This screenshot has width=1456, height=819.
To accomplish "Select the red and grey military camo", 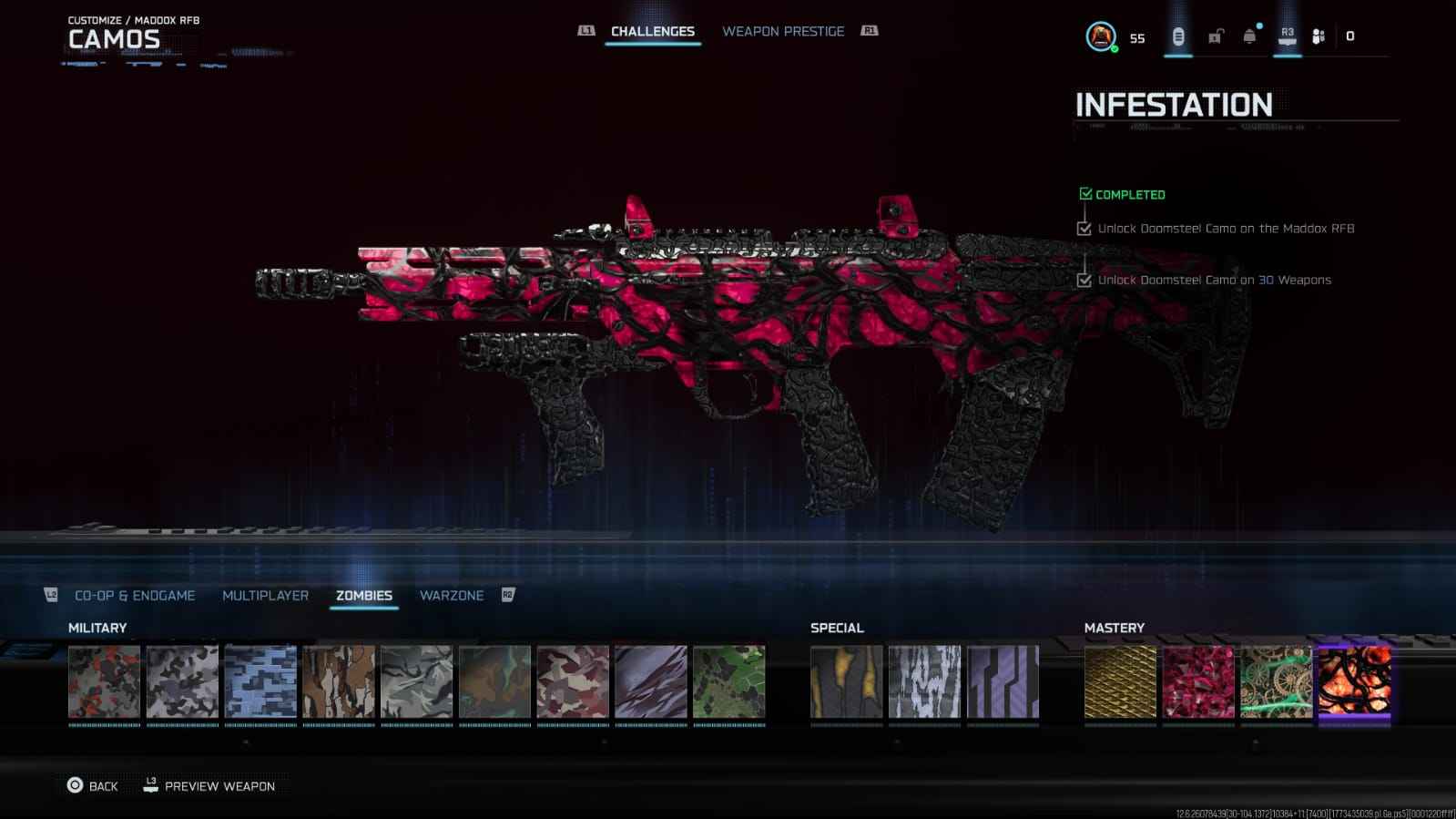I will pyautogui.click(x=105, y=682).
